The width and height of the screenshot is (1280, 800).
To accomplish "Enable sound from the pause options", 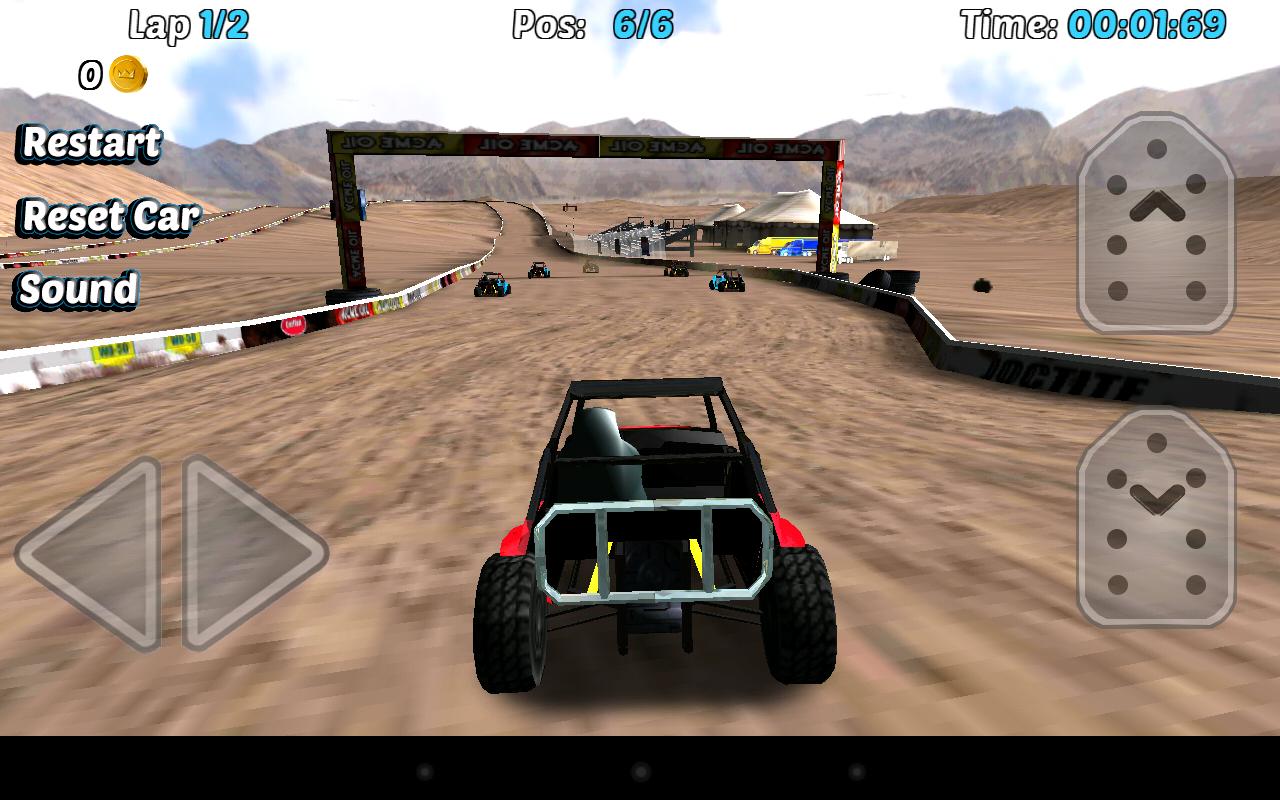I will (77, 292).
